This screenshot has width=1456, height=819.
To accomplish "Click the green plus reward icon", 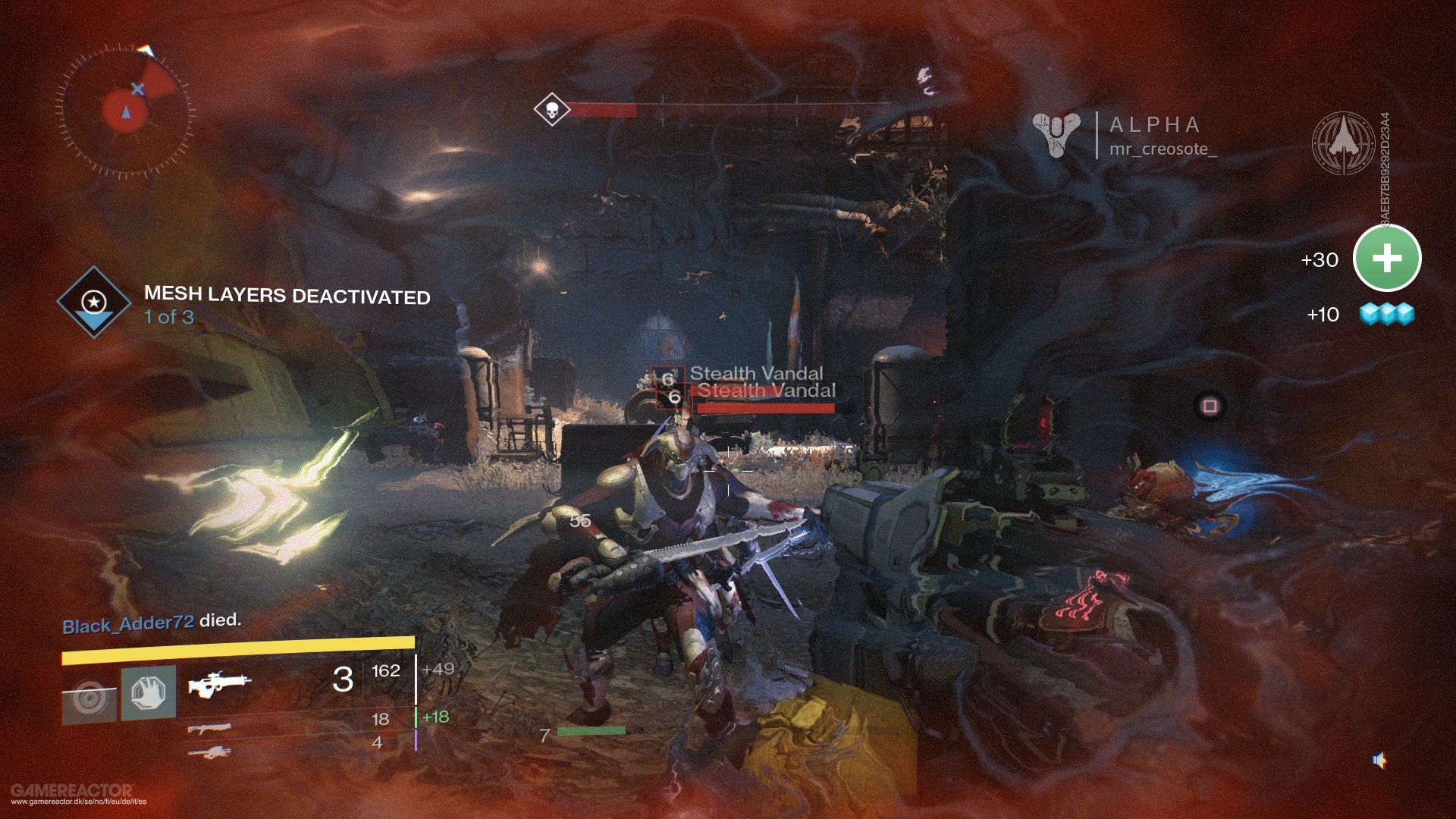I will [x=1387, y=259].
